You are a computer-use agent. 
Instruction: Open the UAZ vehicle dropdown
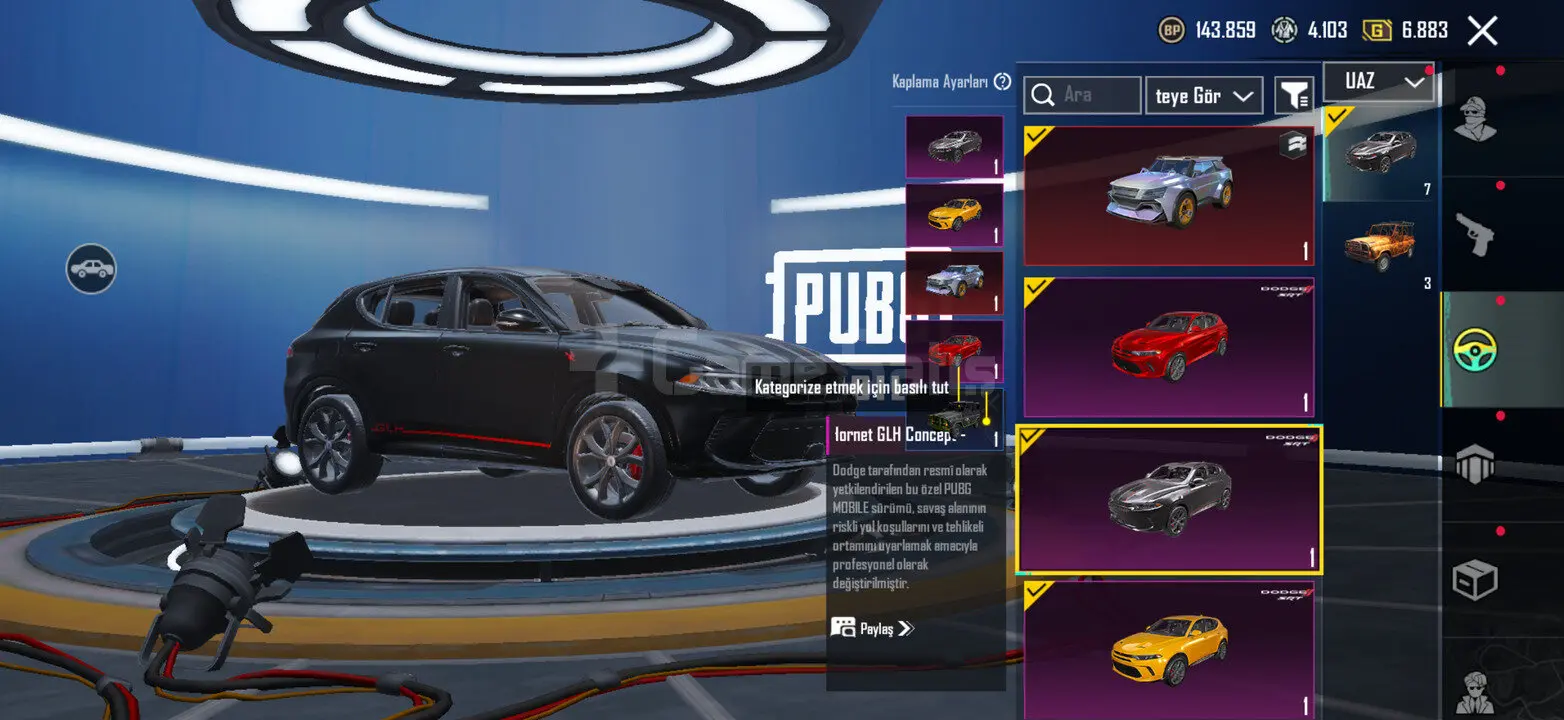click(x=1378, y=83)
